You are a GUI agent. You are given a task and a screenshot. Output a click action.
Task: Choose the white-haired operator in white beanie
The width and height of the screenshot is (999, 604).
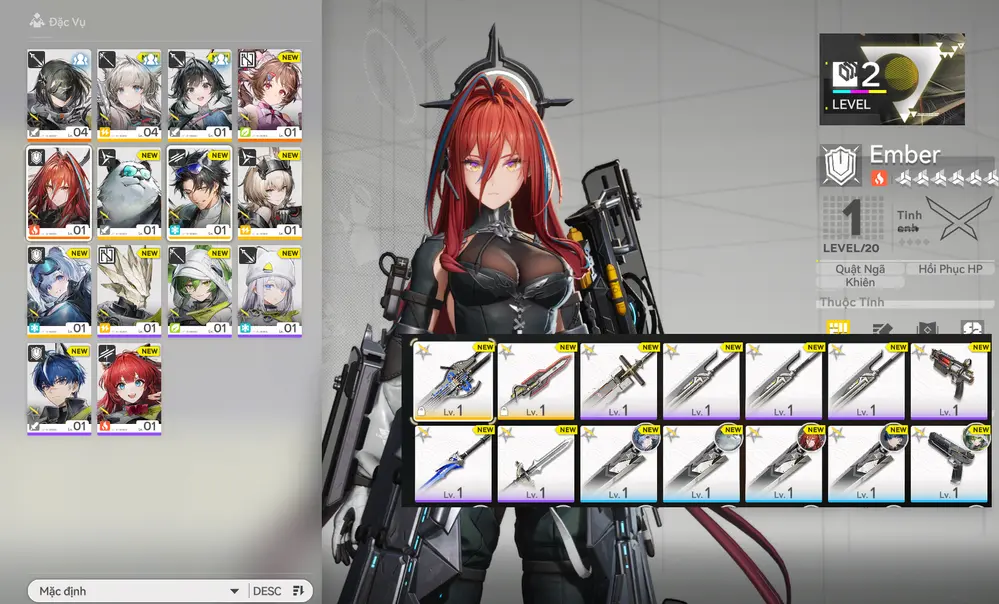pyautogui.click(x=269, y=290)
